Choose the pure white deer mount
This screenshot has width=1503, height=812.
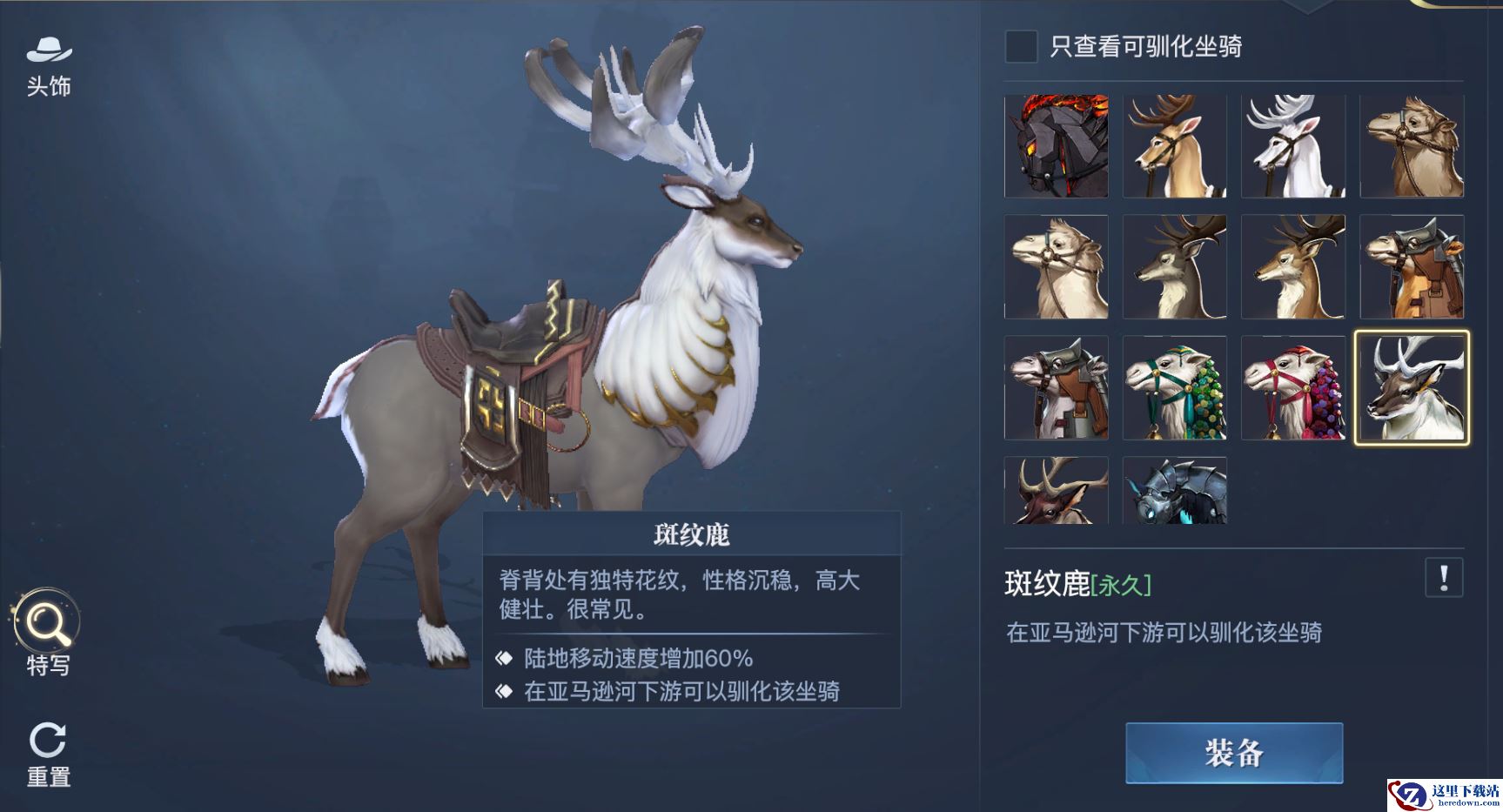pyautogui.click(x=1293, y=146)
